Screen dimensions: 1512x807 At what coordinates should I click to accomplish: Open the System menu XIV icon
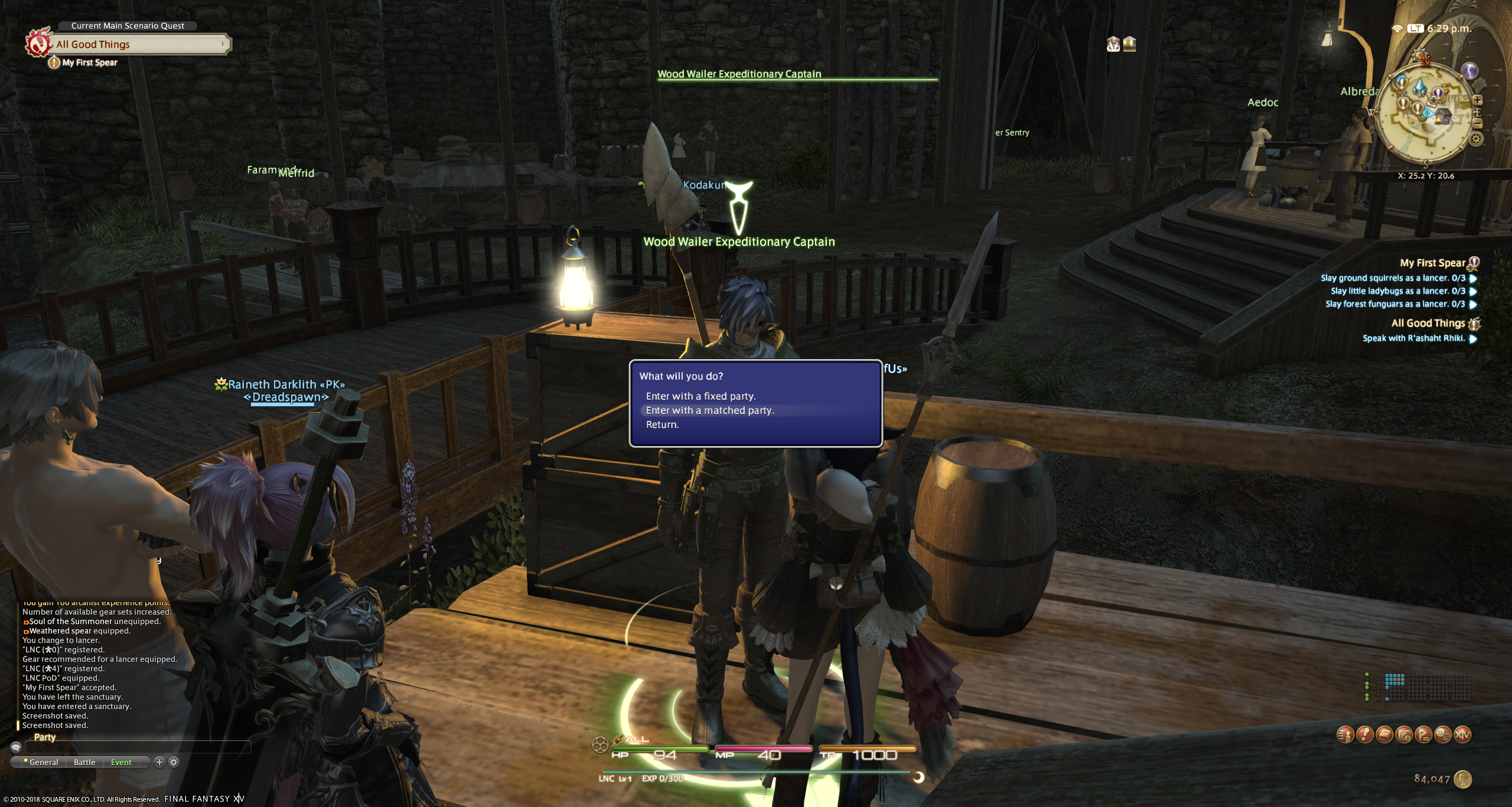click(x=1462, y=735)
